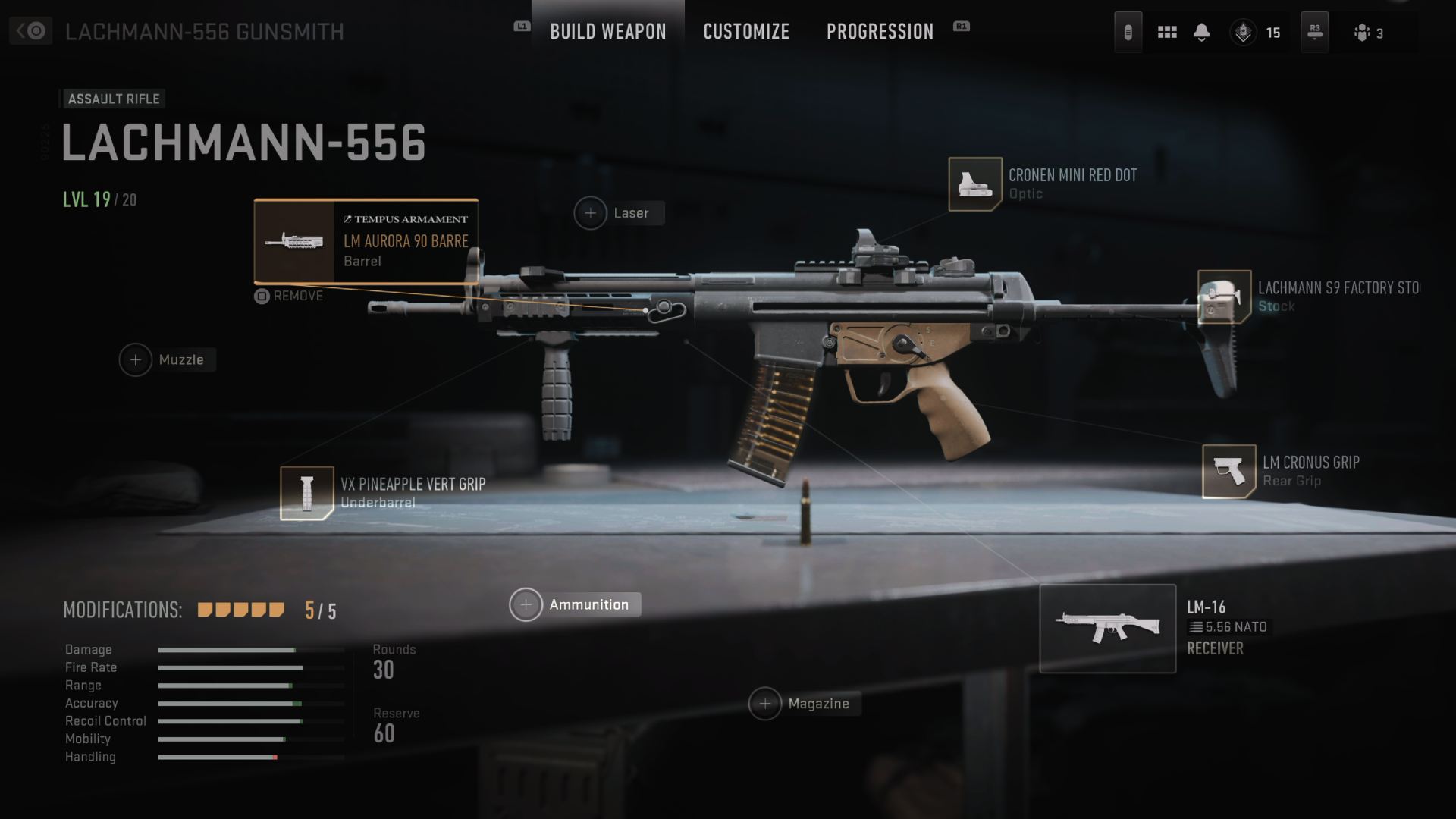This screenshot has height=819, width=1456.
Task: Open the VX Pineapple Vert Grip underbarrel slot
Action: pyautogui.click(x=307, y=493)
